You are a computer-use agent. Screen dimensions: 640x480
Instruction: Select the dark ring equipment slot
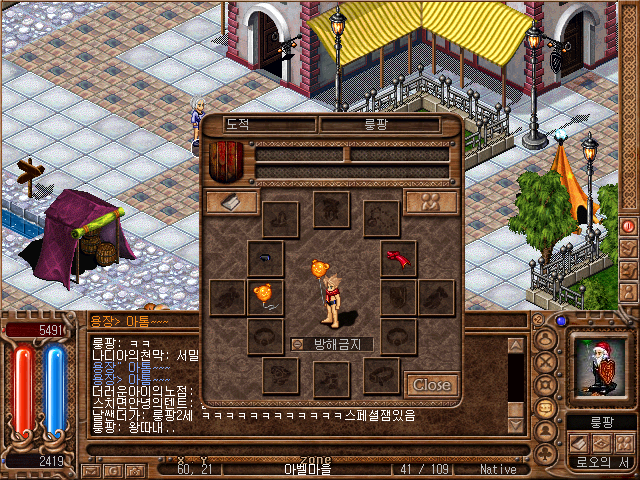pos(265,259)
